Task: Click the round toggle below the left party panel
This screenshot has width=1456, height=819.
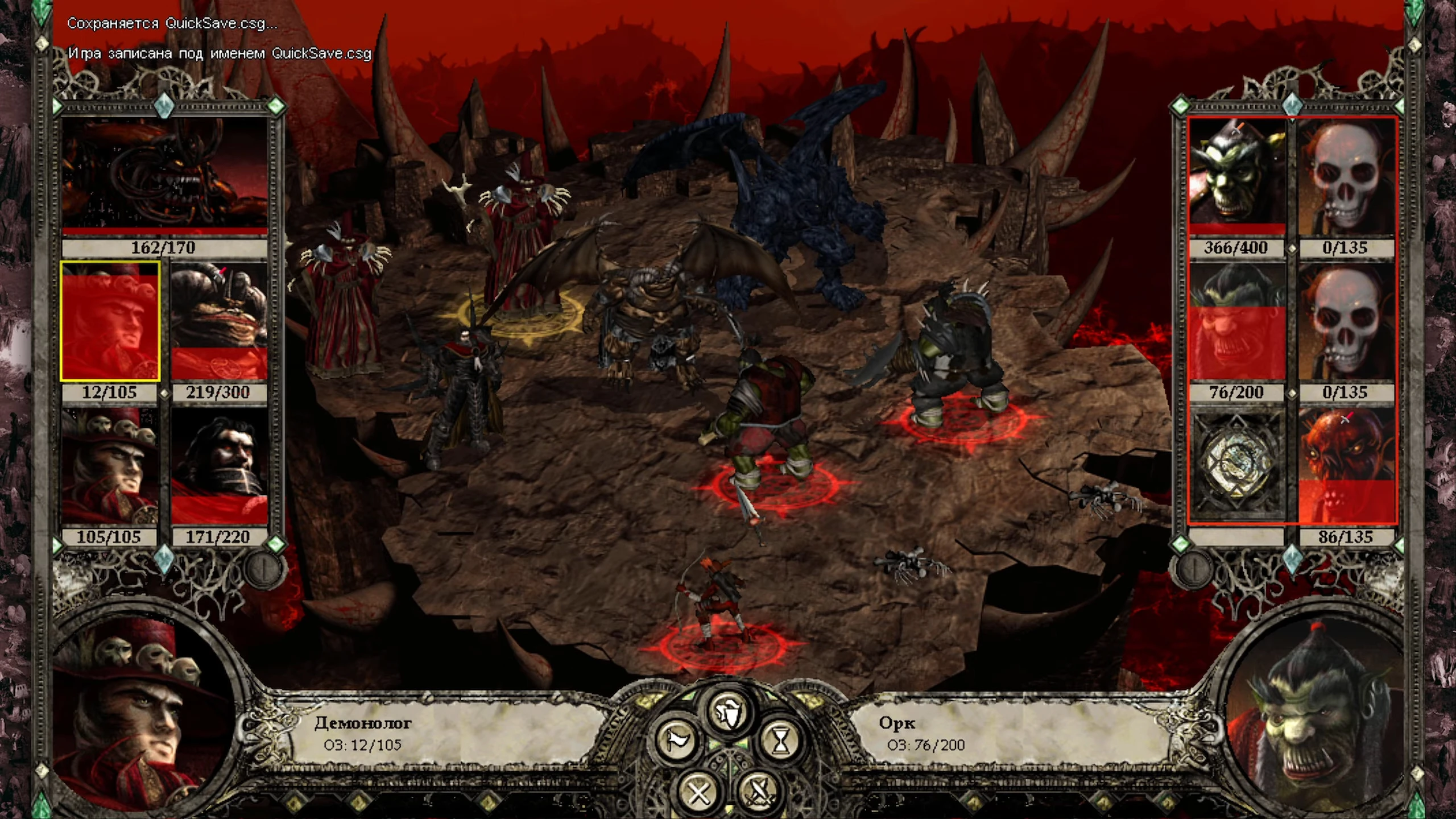Action: (263, 566)
